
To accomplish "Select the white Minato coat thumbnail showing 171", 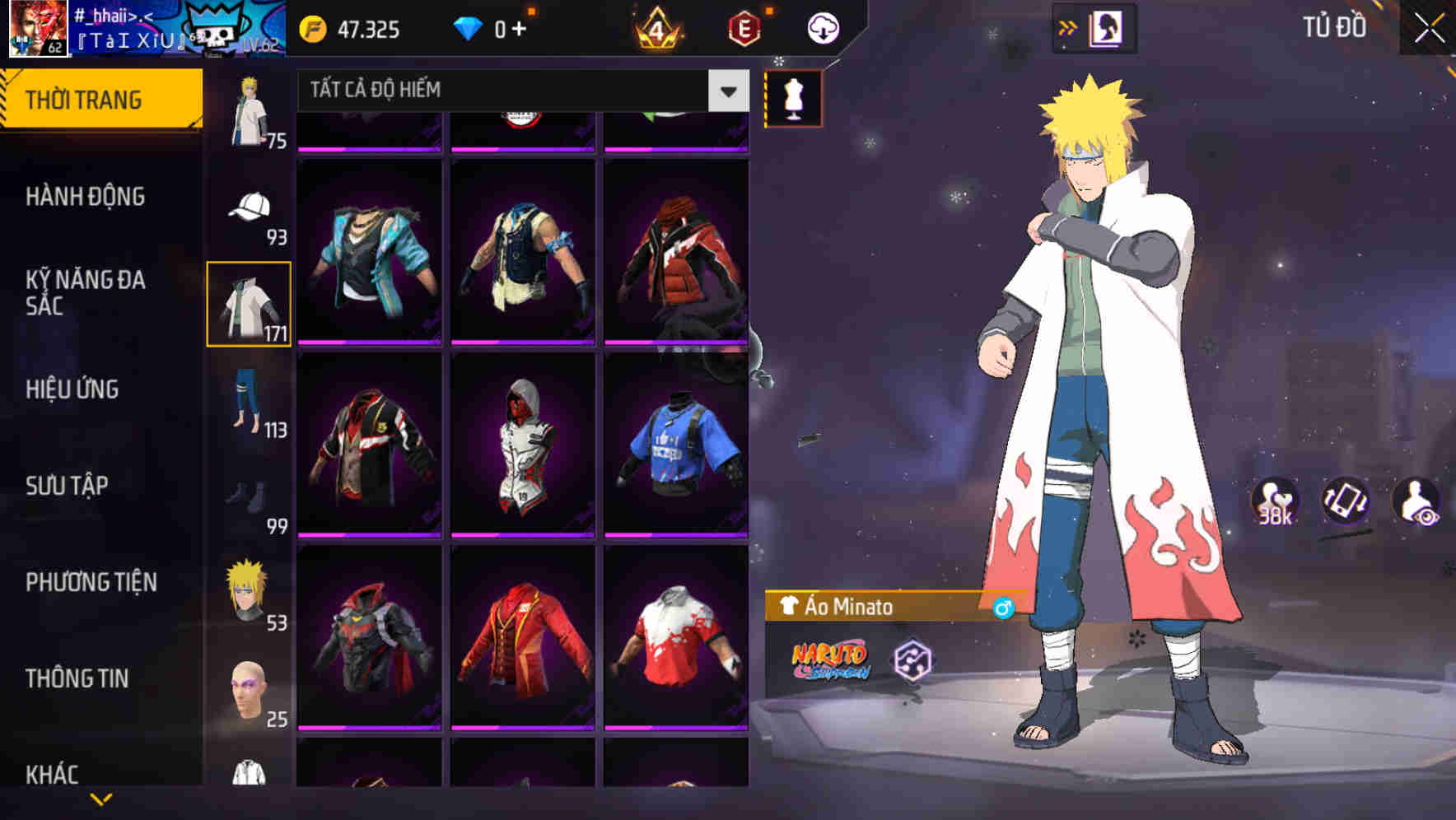I will pos(247,303).
